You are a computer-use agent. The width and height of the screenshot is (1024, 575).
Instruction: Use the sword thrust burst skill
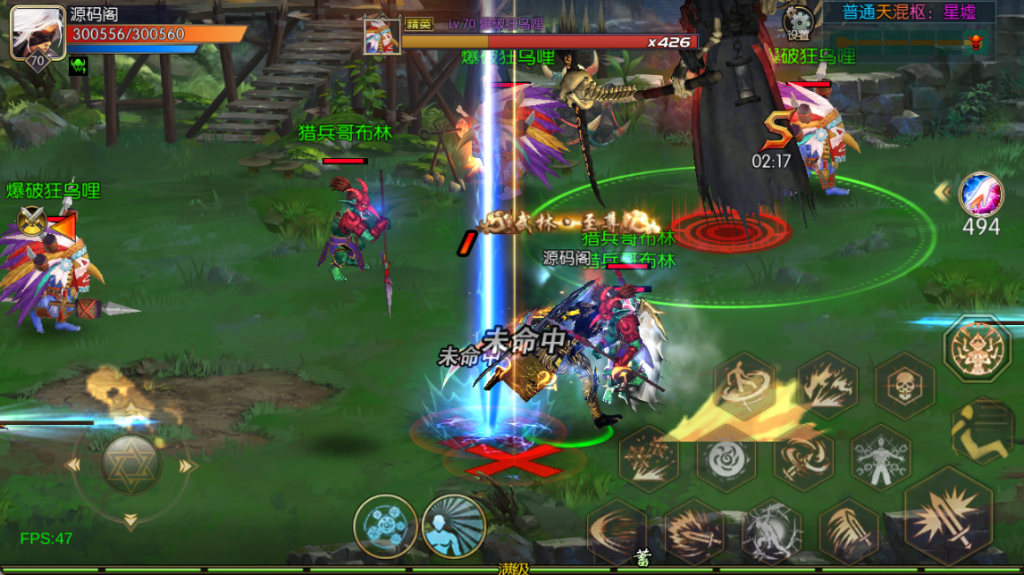[x=693, y=530]
